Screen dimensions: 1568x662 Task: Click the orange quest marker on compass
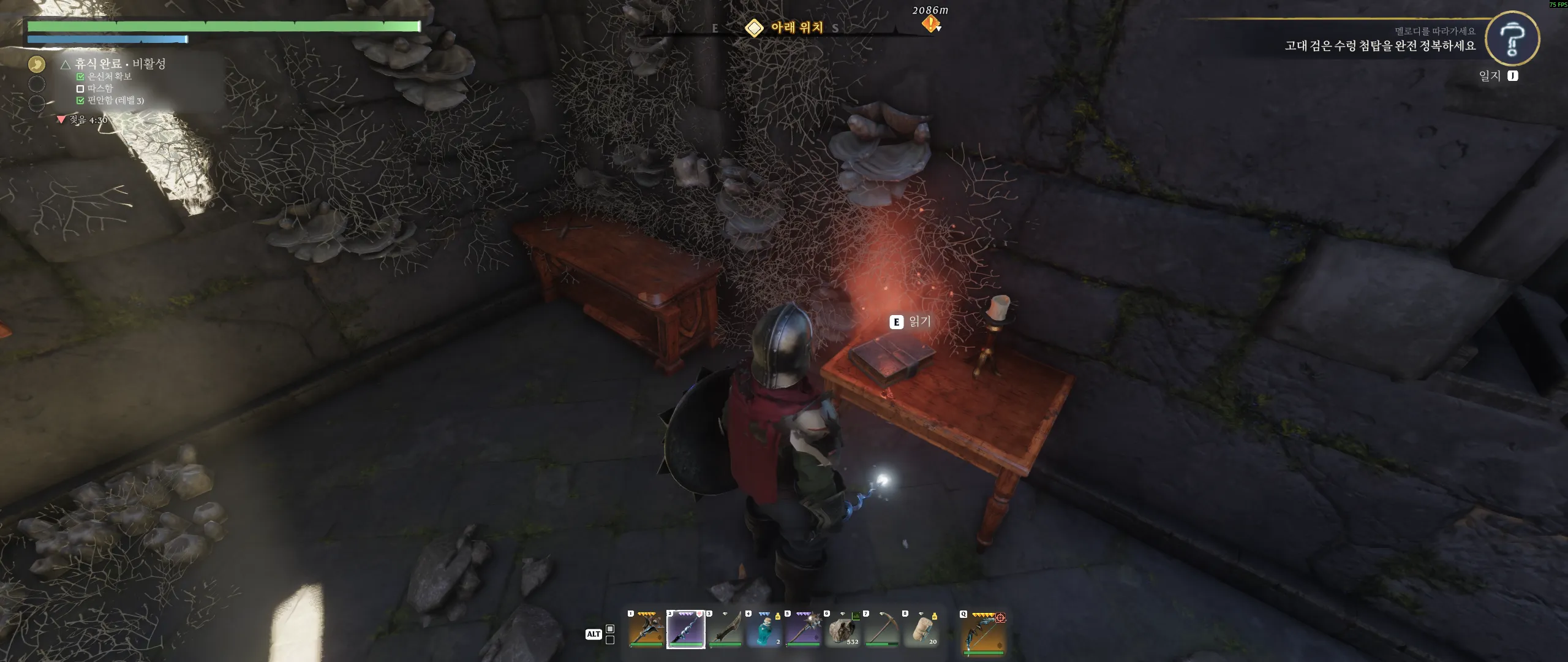click(x=930, y=24)
